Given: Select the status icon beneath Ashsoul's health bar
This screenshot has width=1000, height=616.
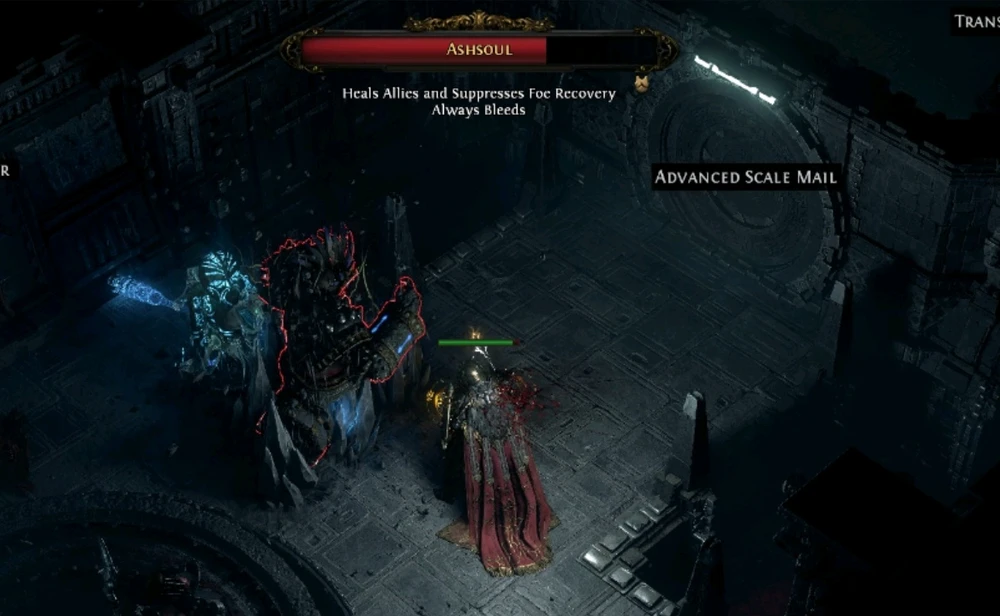Looking at the screenshot, I should click(x=642, y=83).
